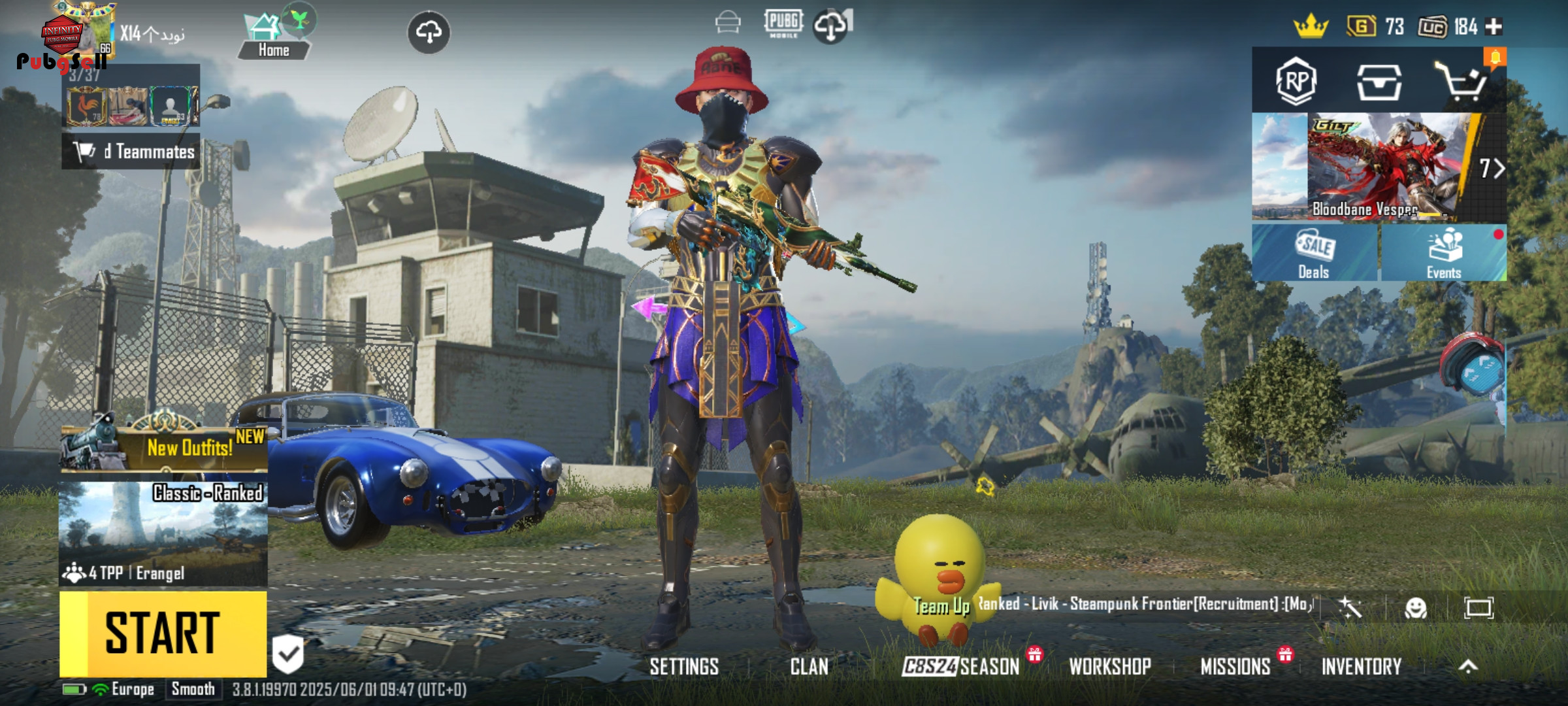Show the Events page
1568x706 pixels.
point(1443,253)
